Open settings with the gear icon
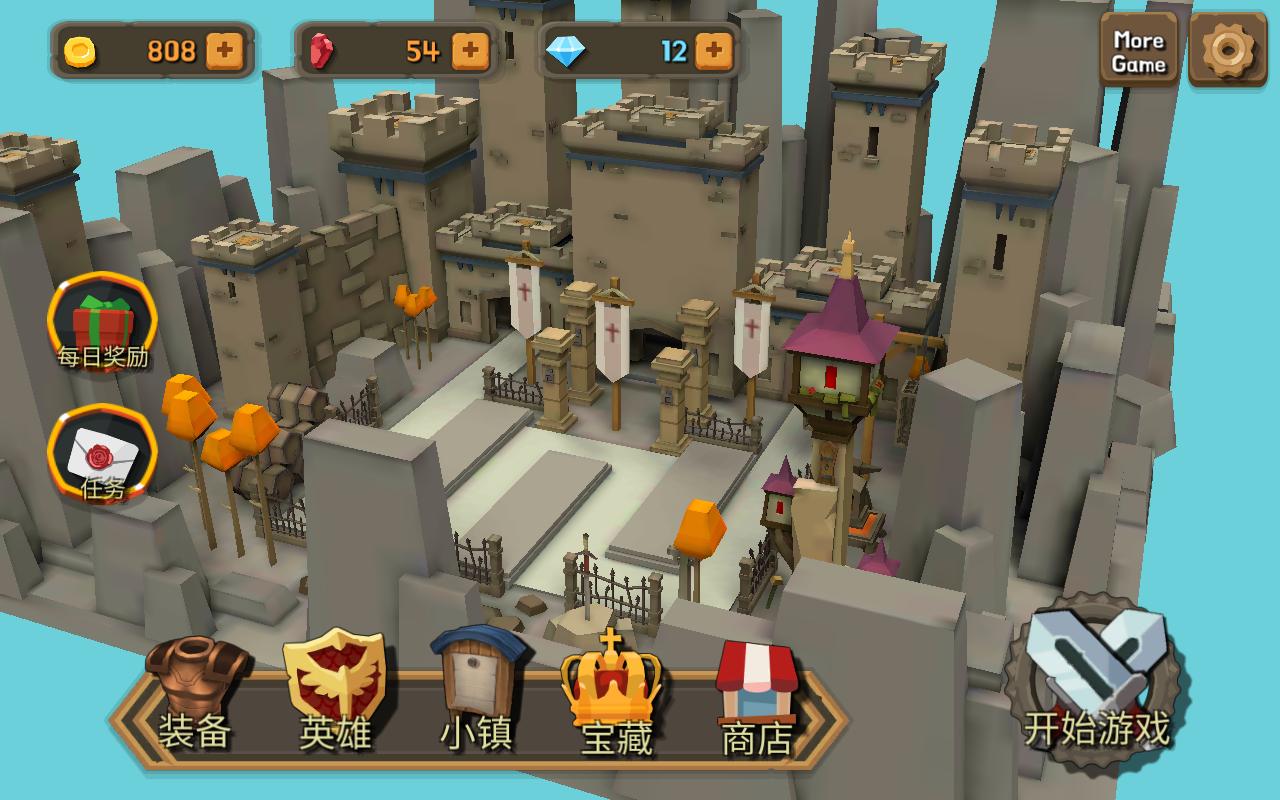Screen dimensions: 1280x800 tap(1227, 49)
